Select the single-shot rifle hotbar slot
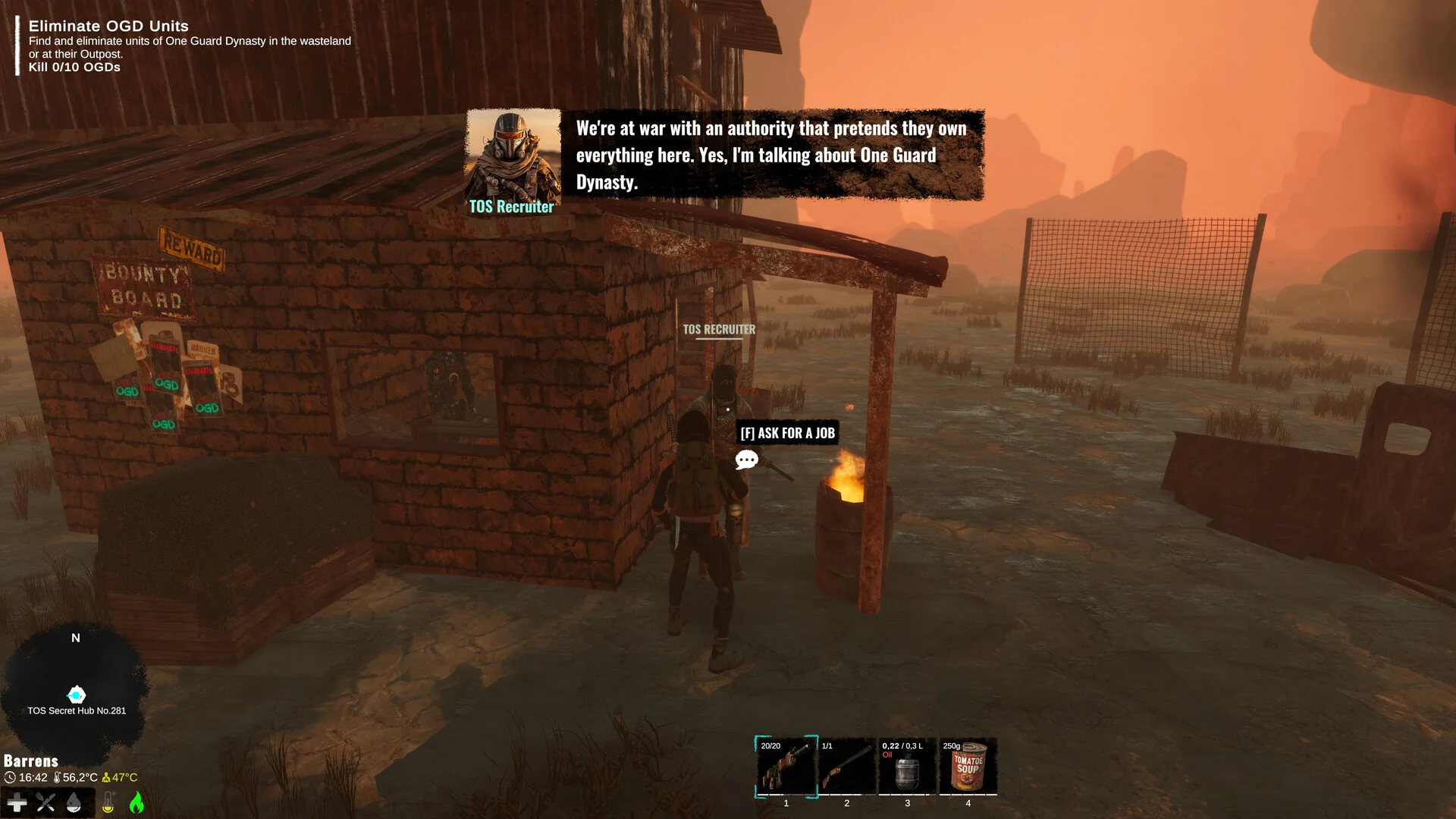 click(x=846, y=767)
